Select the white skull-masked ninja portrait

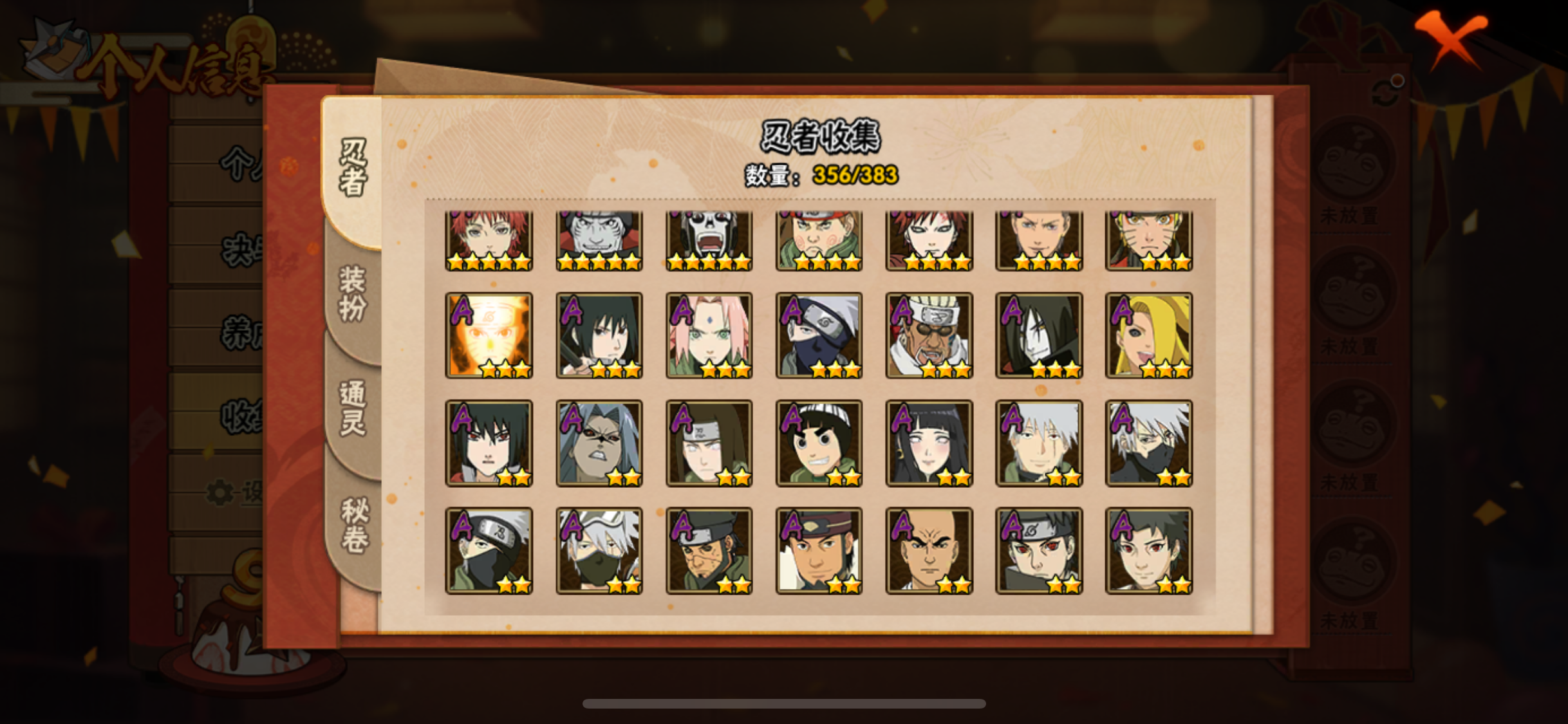[709, 240]
